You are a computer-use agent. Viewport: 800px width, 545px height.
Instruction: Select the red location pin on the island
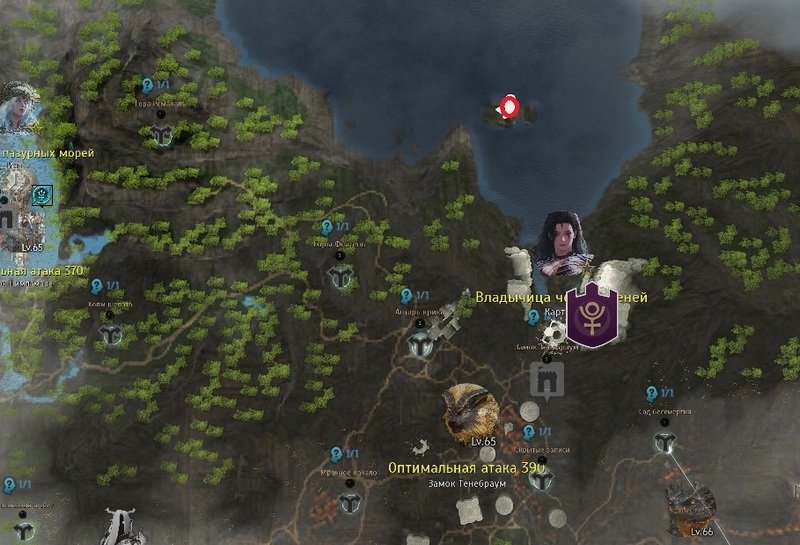click(509, 108)
